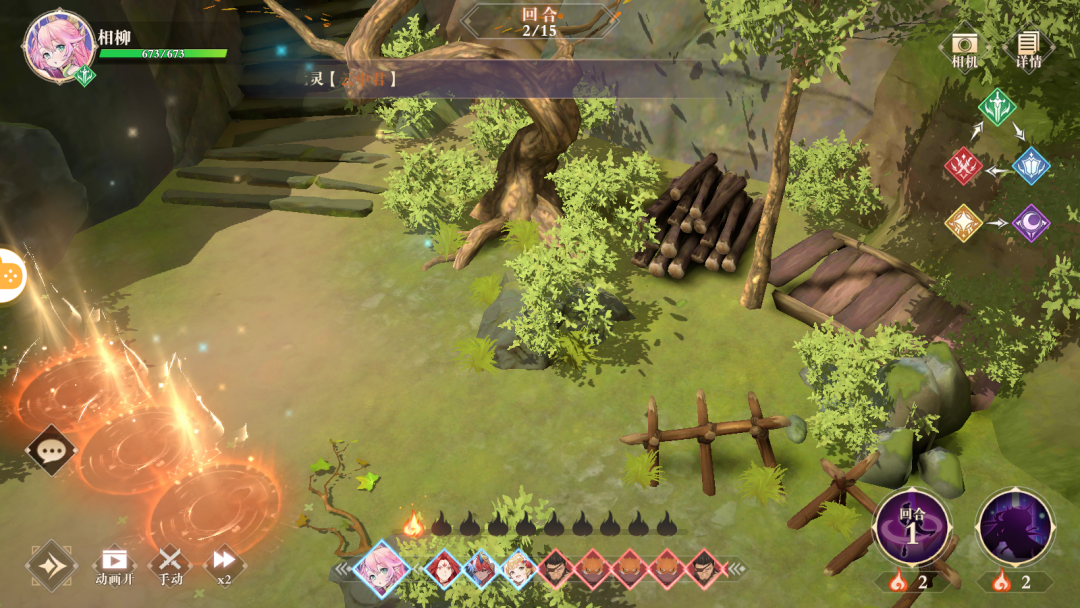The height and width of the screenshot is (608, 1080).
Task: Use the skill showing 回合 1 cooldown
Action: pos(911,527)
